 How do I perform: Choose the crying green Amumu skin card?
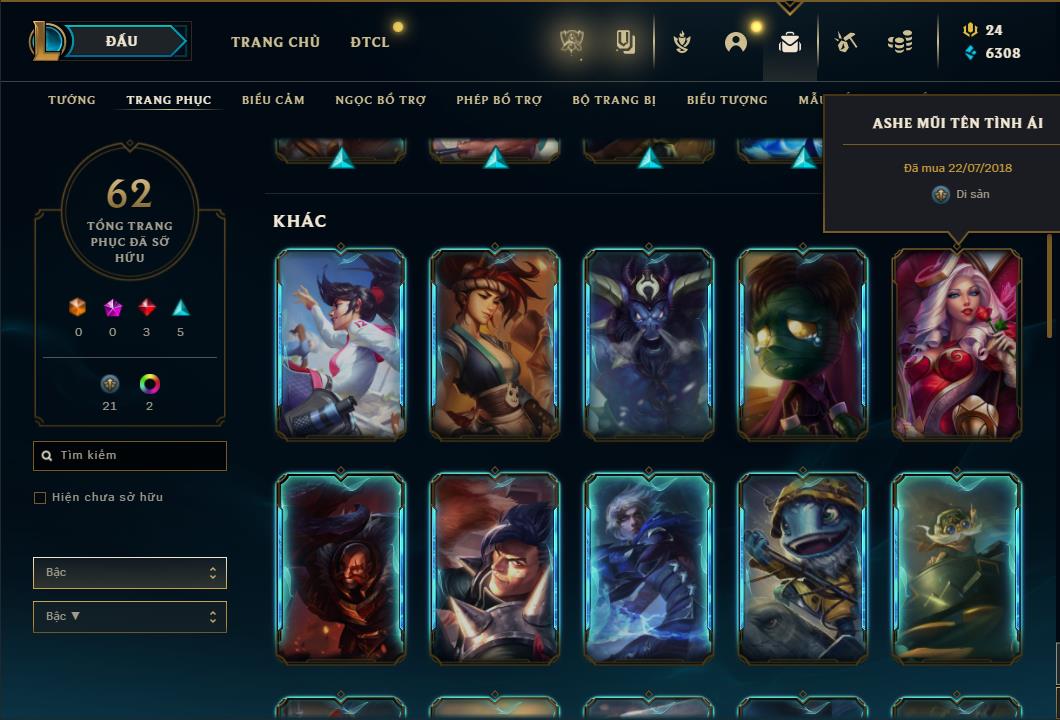click(x=803, y=344)
